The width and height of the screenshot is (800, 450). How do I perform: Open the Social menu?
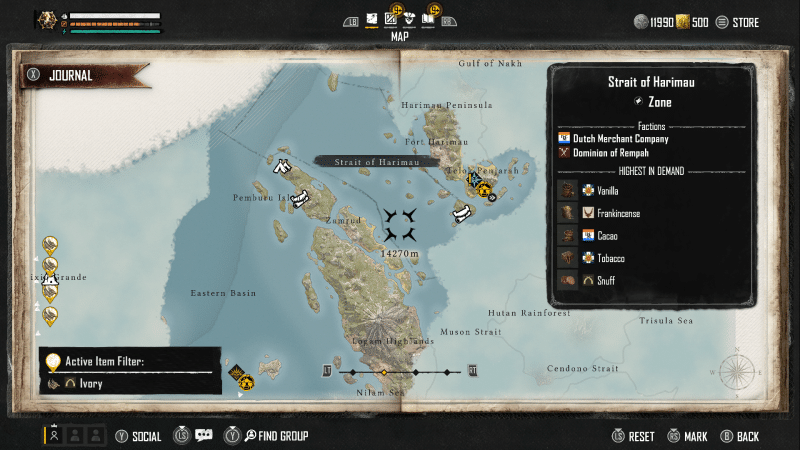point(138,436)
